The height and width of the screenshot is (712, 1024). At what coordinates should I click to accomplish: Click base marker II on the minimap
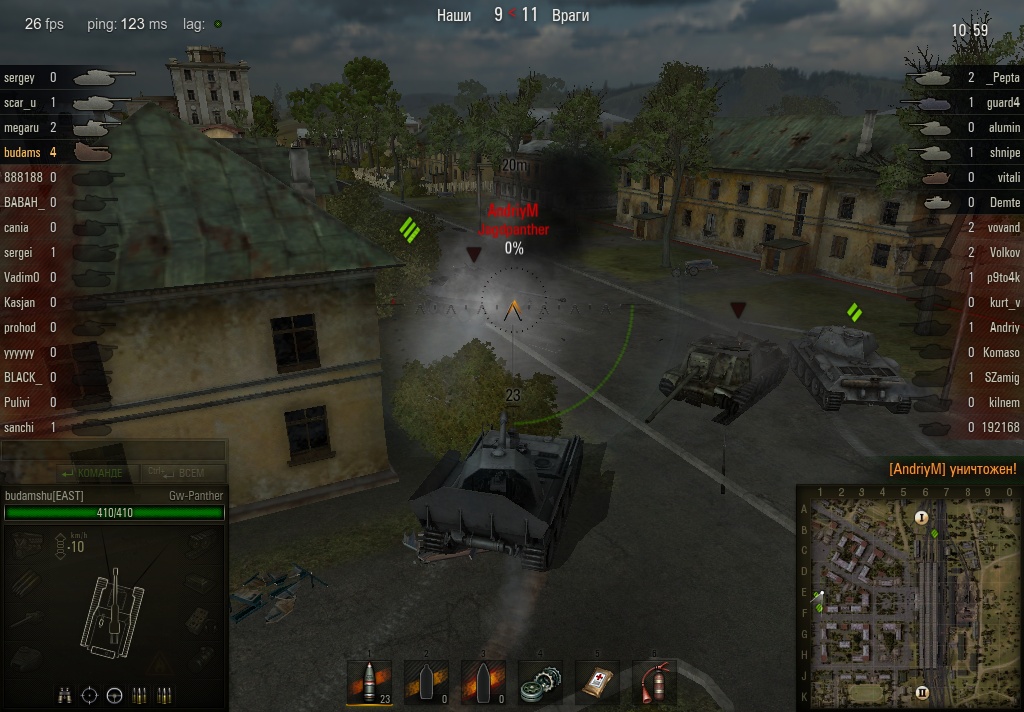tap(922, 691)
